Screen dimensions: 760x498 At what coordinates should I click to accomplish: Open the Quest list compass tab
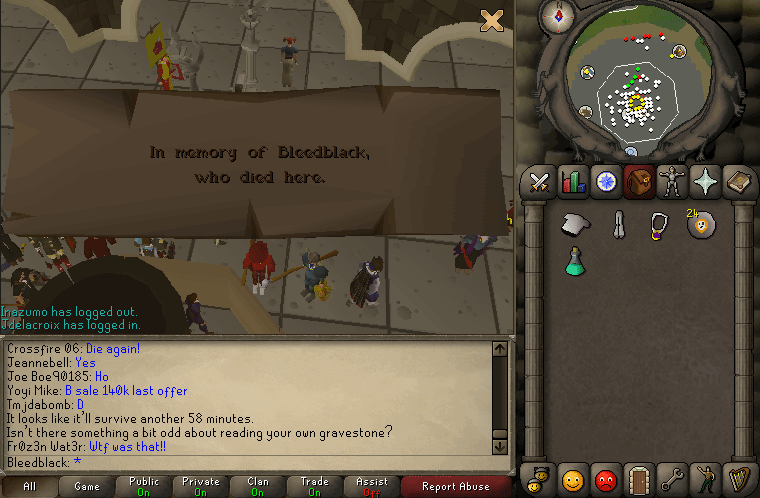(606, 182)
